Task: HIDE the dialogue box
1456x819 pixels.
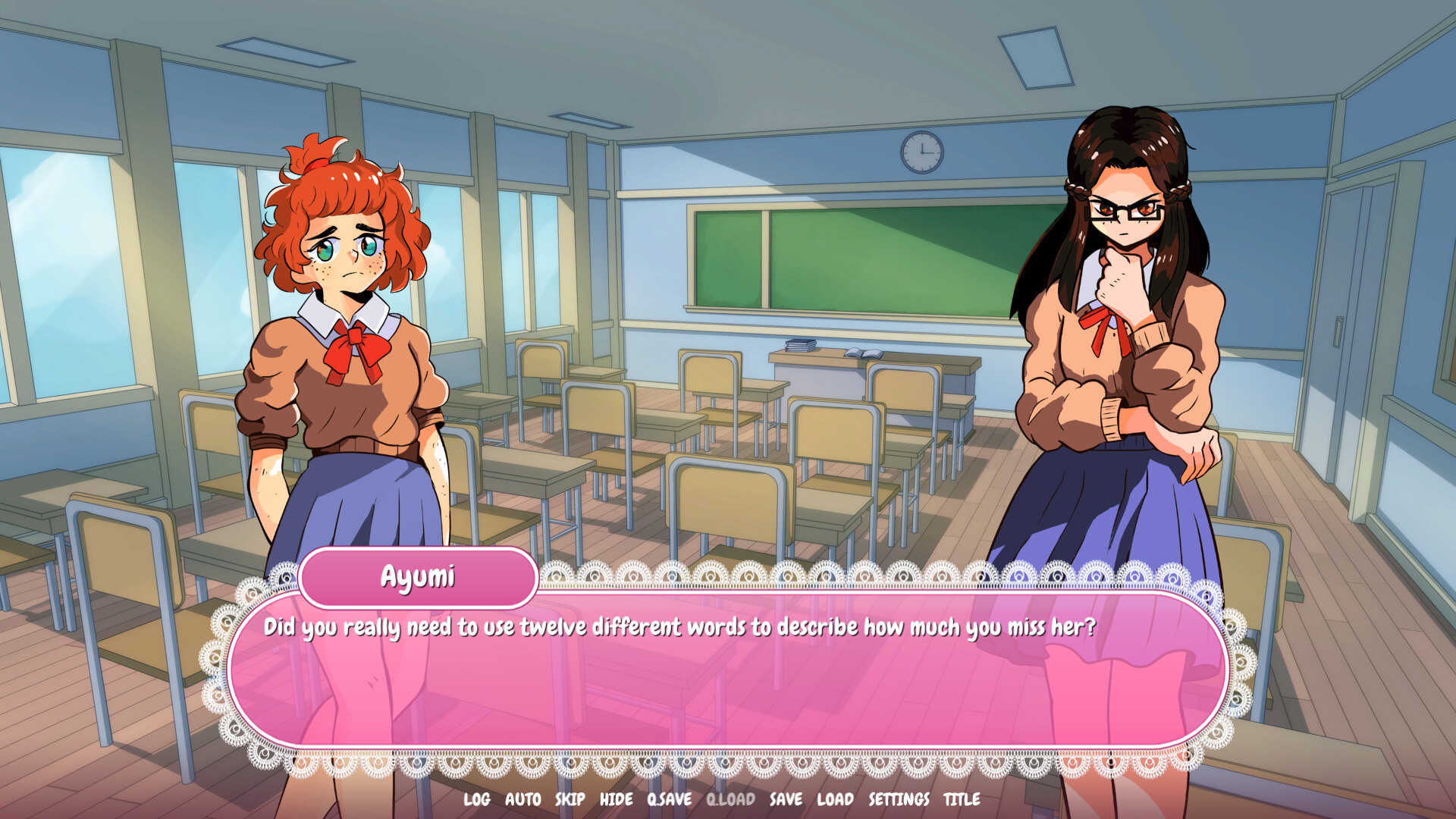Action: click(616, 799)
